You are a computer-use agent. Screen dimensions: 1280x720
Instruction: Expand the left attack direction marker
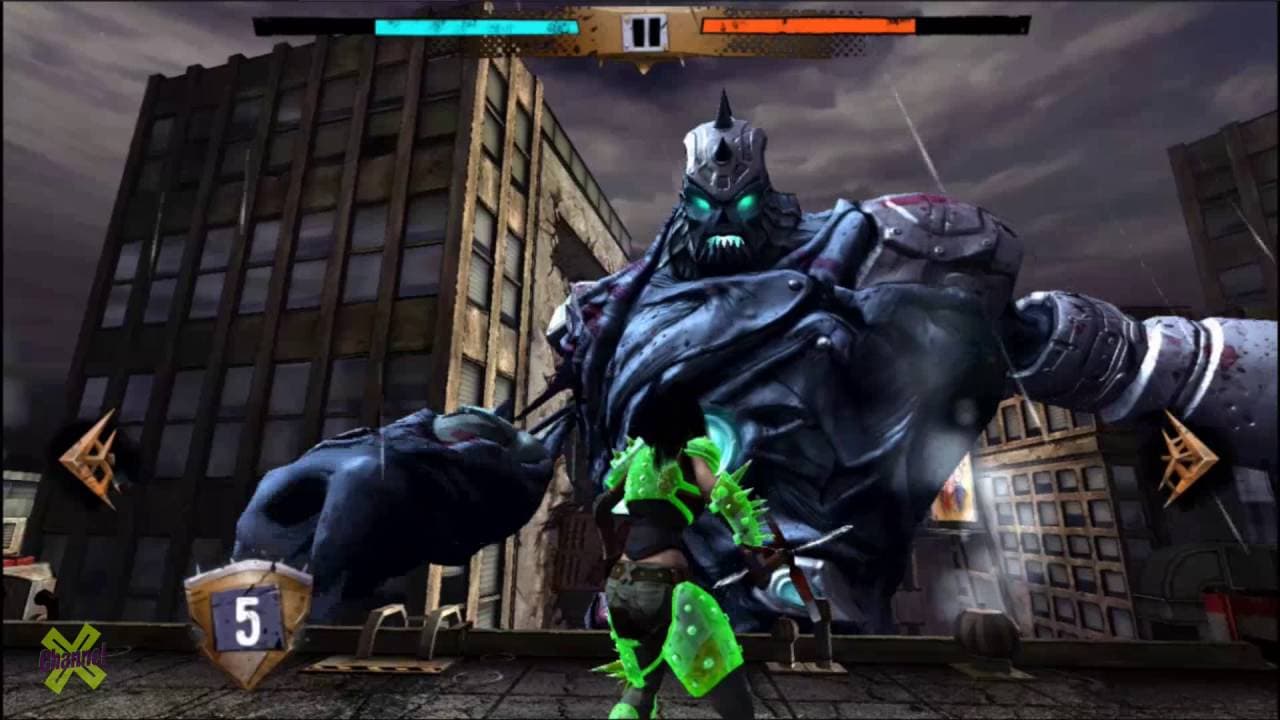pyautogui.click(x=90, y=455)
